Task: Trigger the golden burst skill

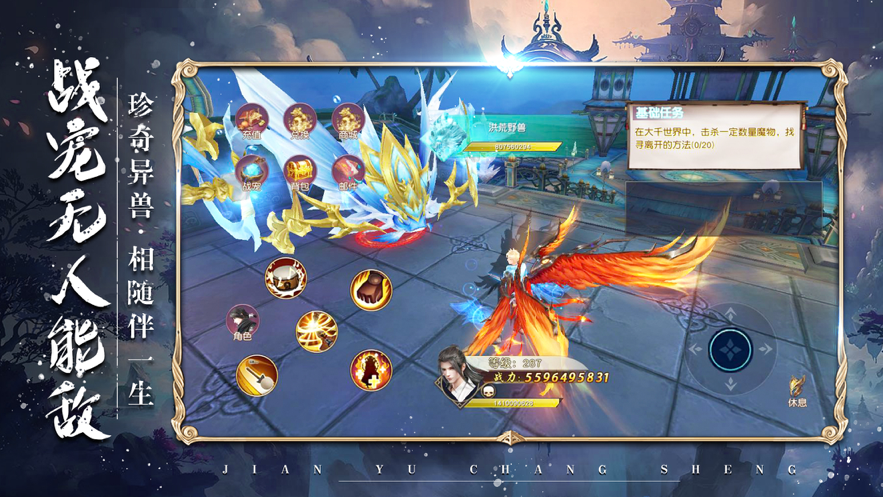Action: coord(316,332)
